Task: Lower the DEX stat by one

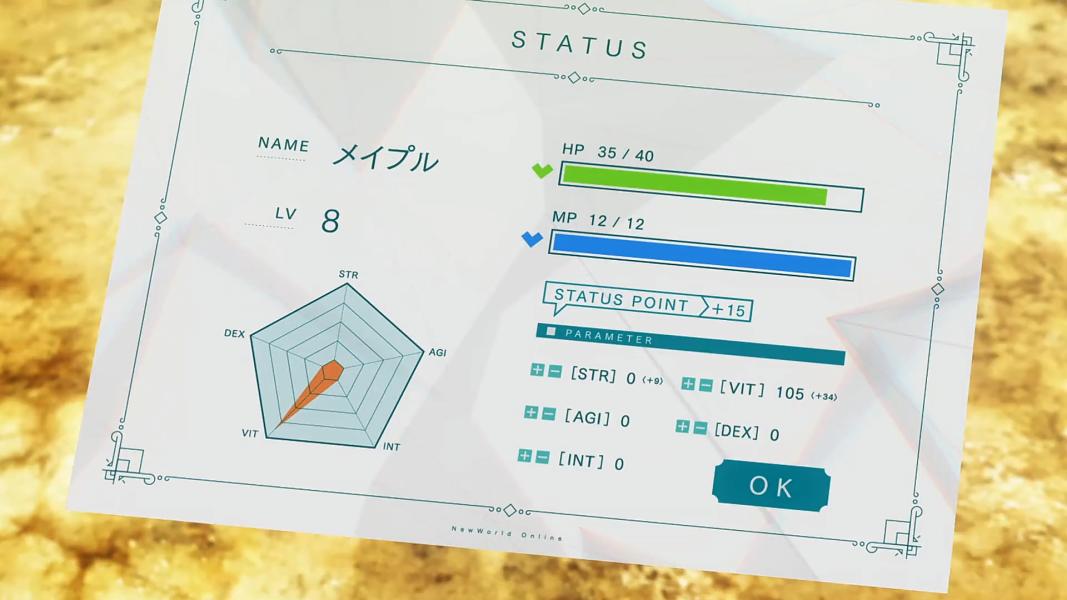Action: pyautogui.click(x=699, y=428)
